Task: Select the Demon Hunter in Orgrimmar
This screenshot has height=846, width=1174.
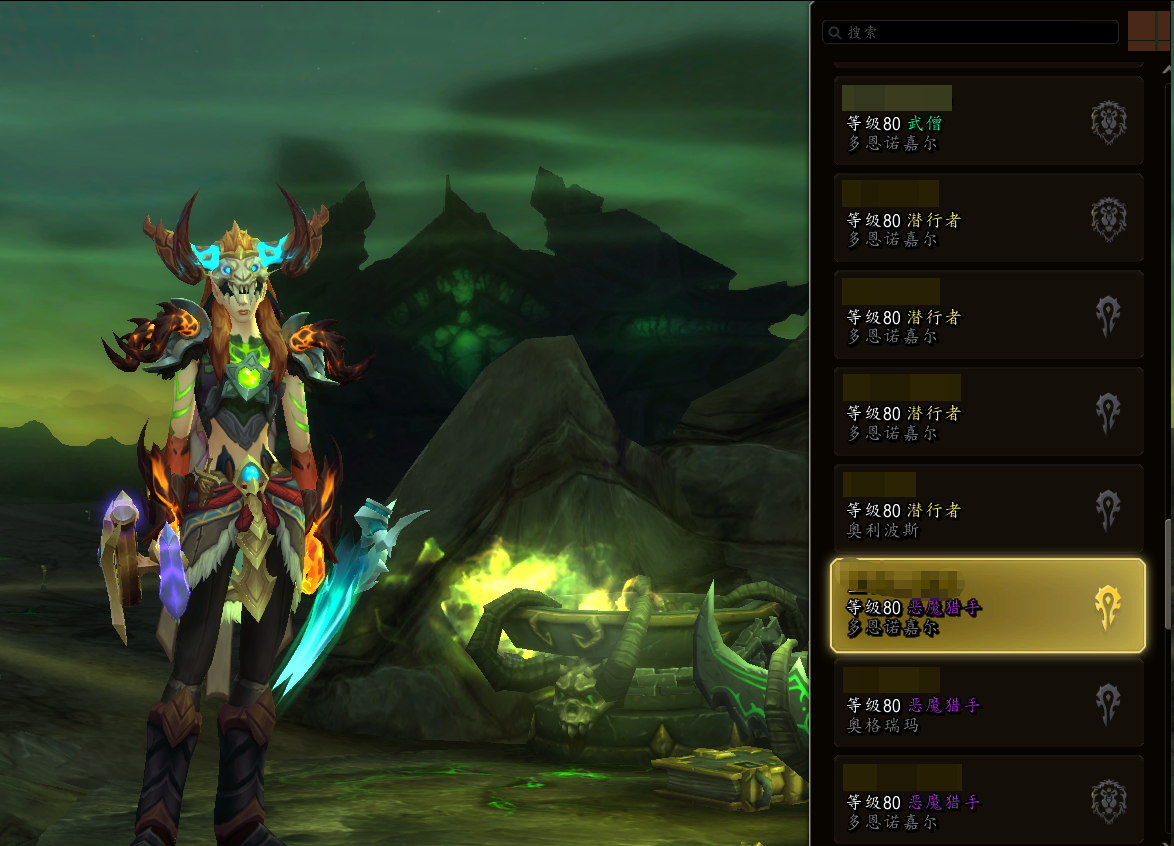Action: click(988, 703)
